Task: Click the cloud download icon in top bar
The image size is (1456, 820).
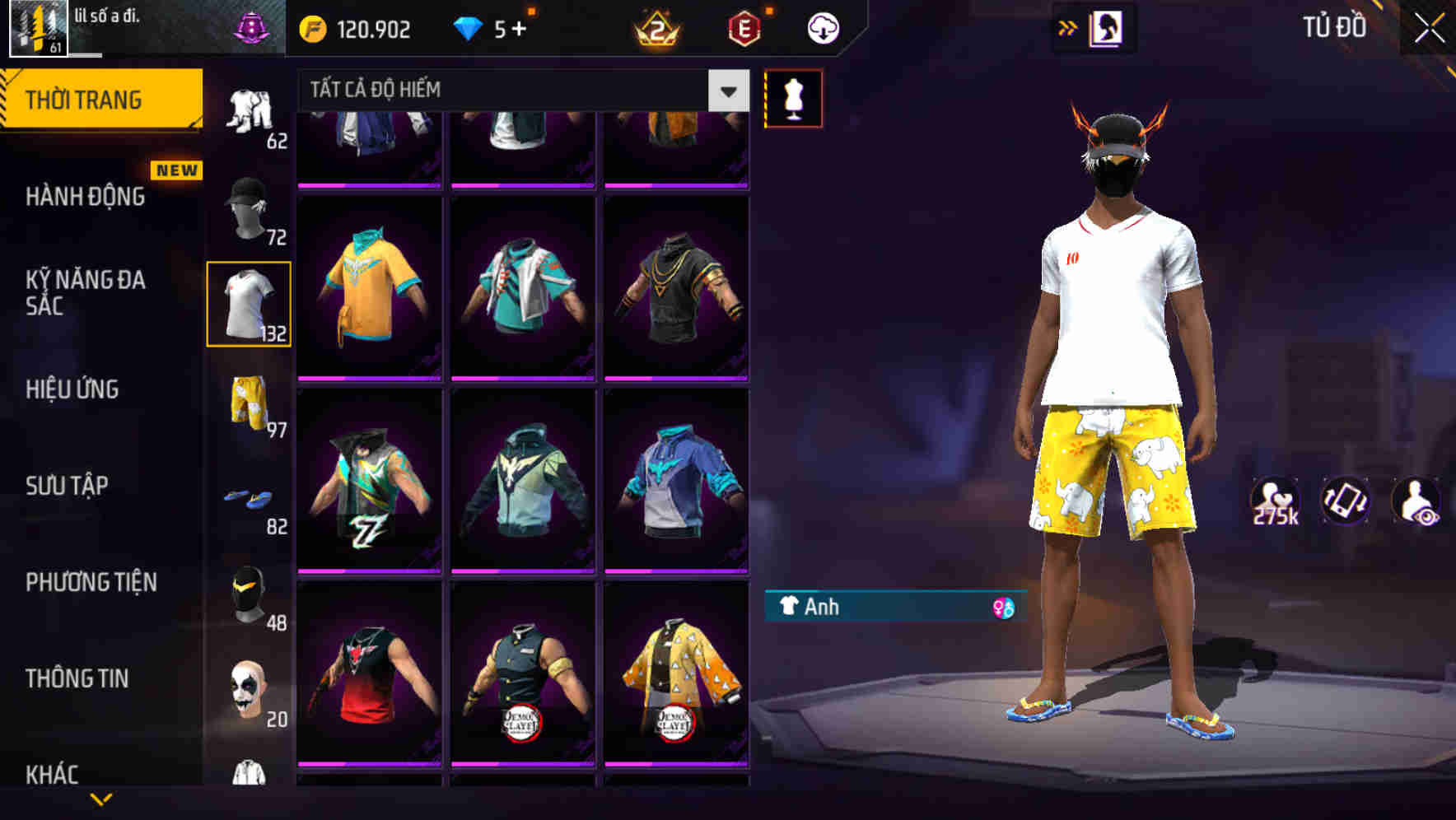Action: click(x=823, y=27)
